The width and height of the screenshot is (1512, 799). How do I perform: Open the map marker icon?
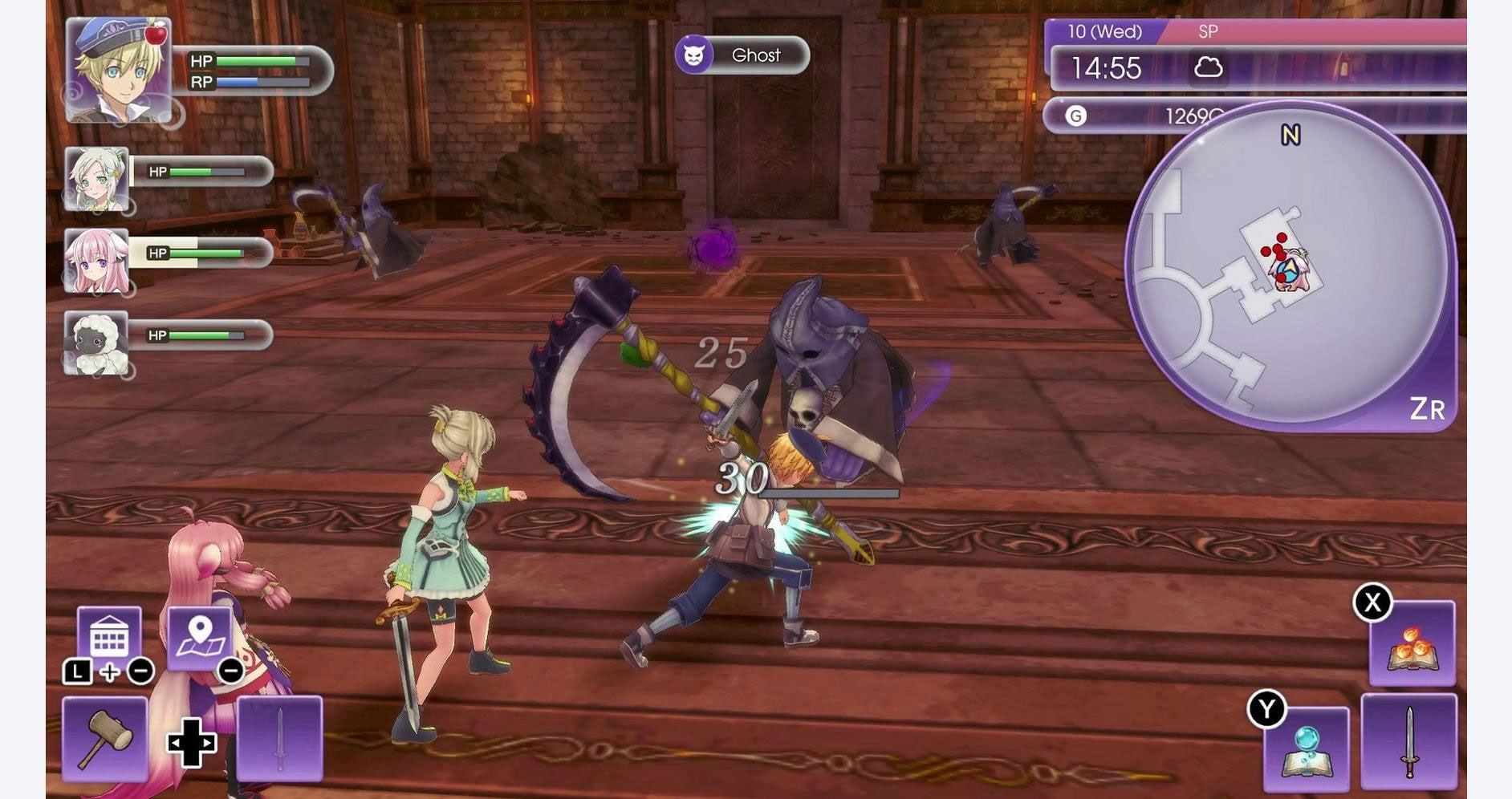[200, 637]
